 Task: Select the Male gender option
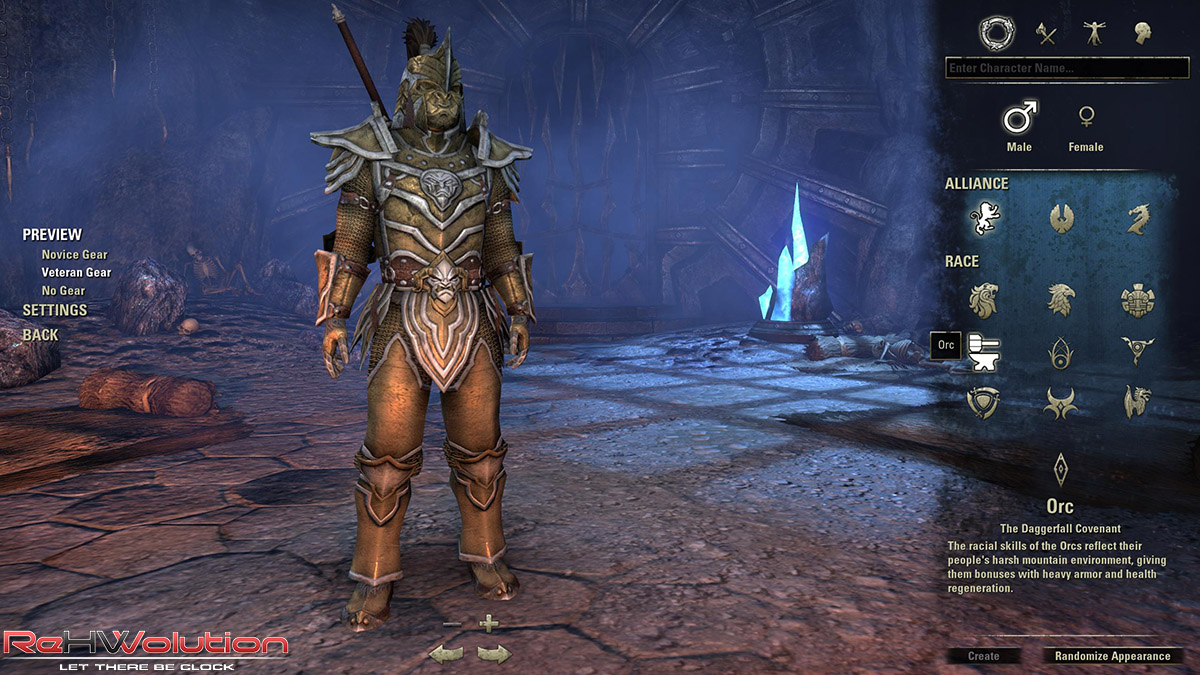1019,119
